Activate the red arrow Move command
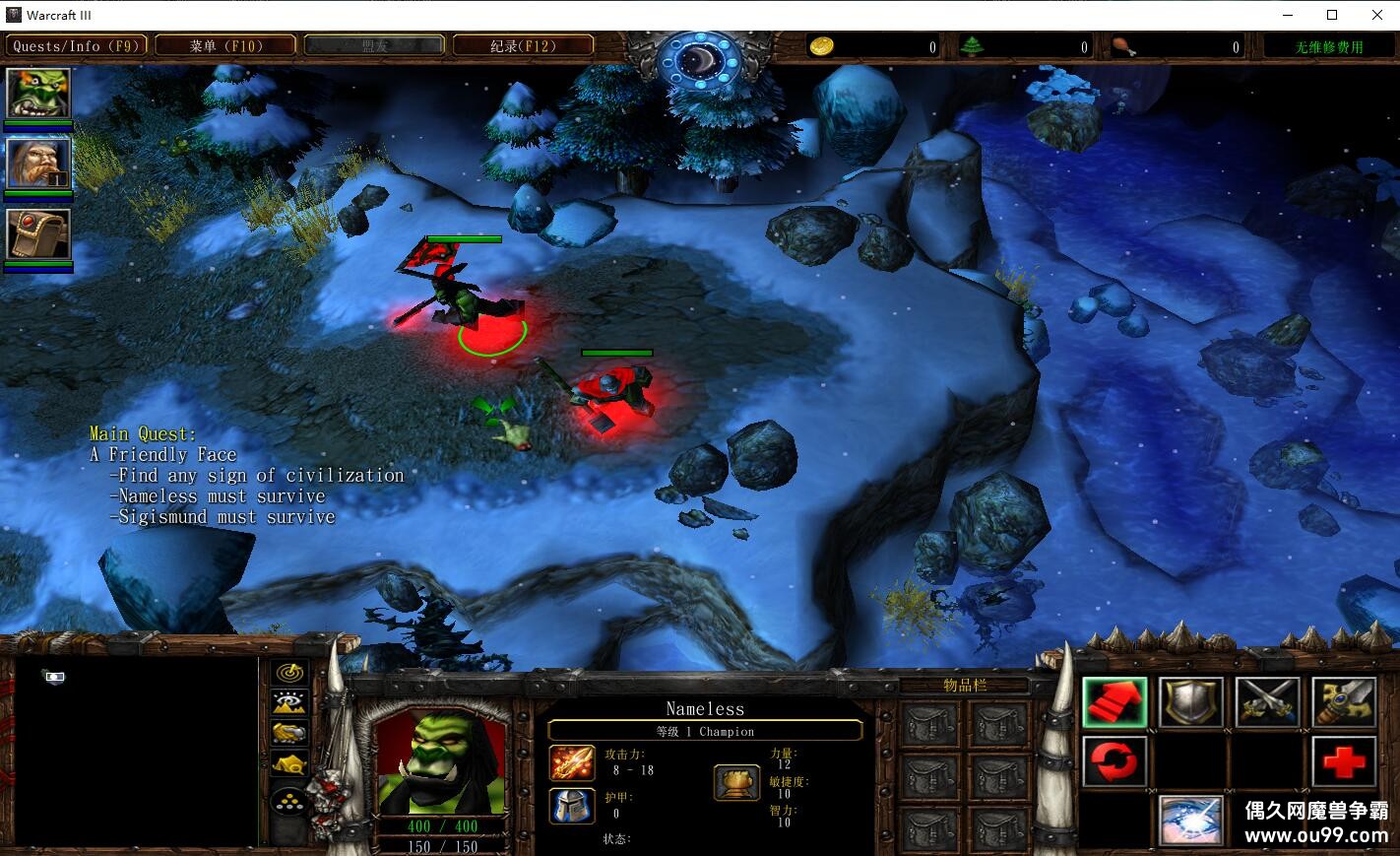1400x856 pixels. point(1114,703)
